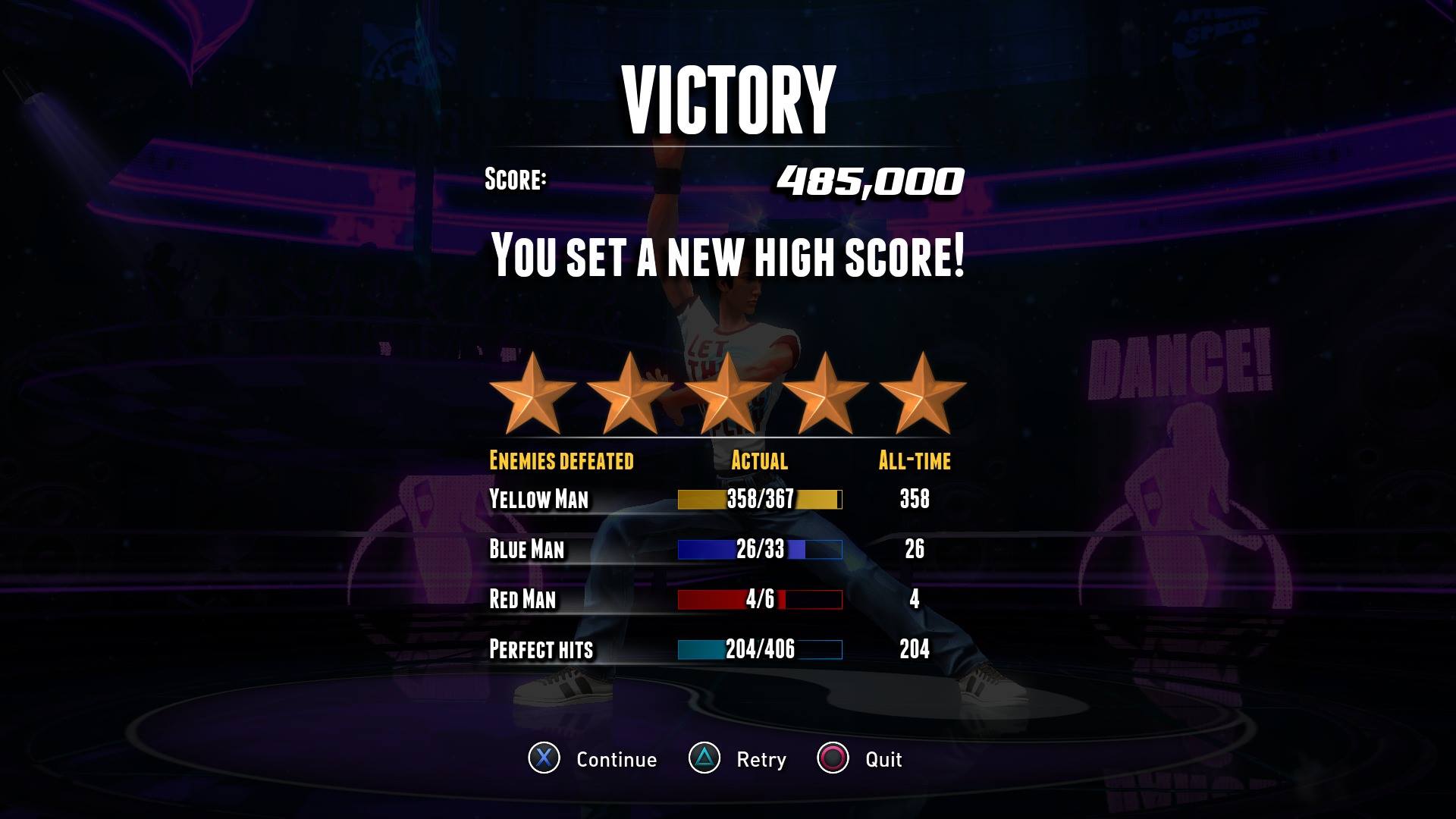Click the Yellow Man enemy label
Screen dimensions: 1456x819
point(540,499)
